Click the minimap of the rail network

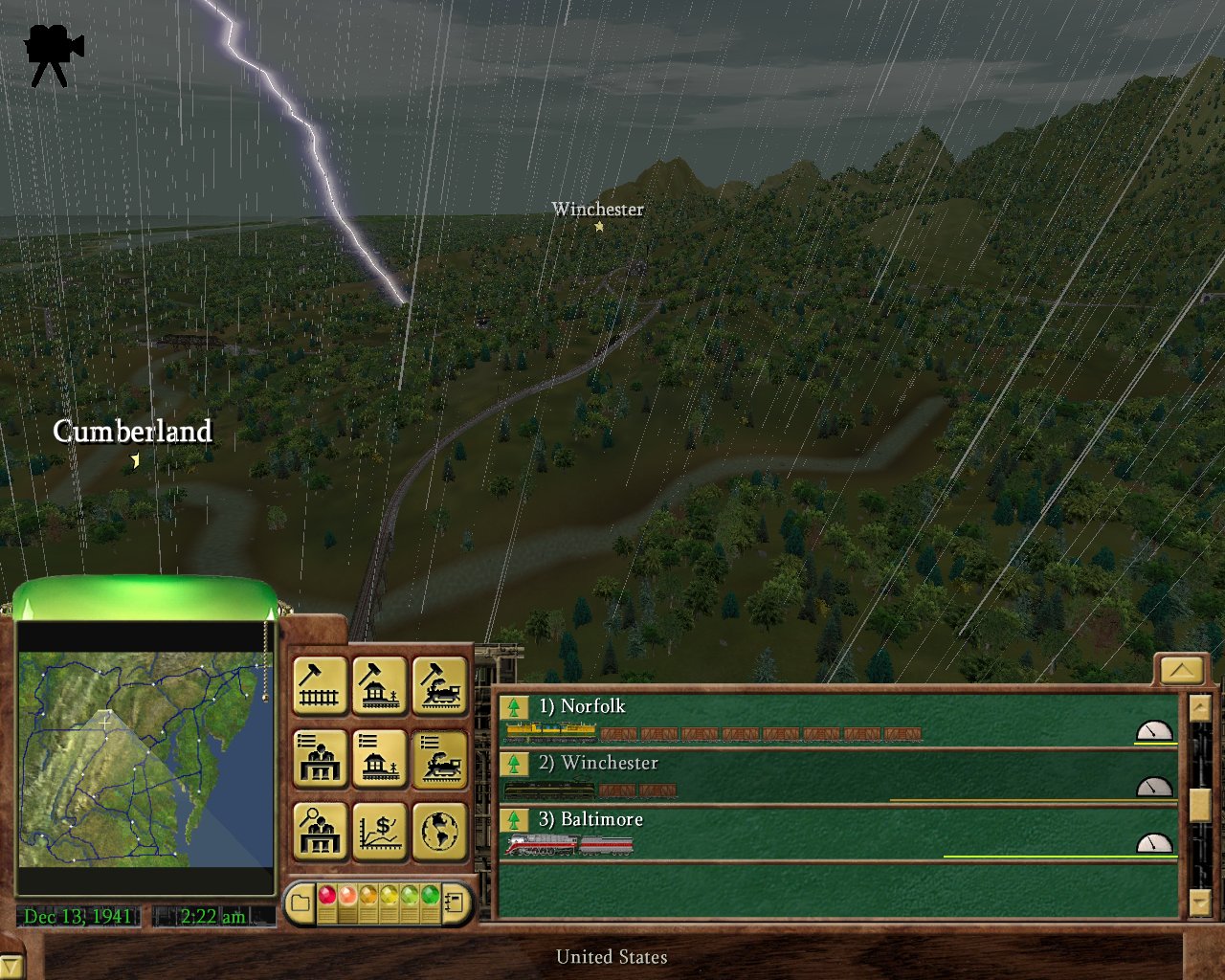point(145,759)
